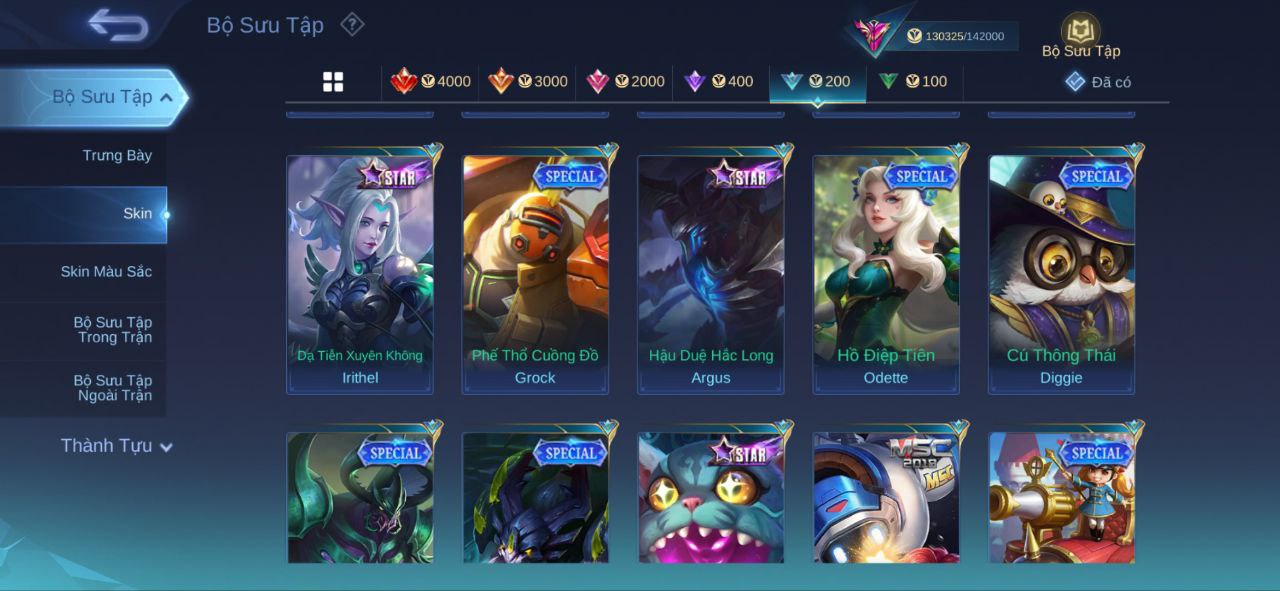Select the 400 point tier tab

(x=719, y=82)
